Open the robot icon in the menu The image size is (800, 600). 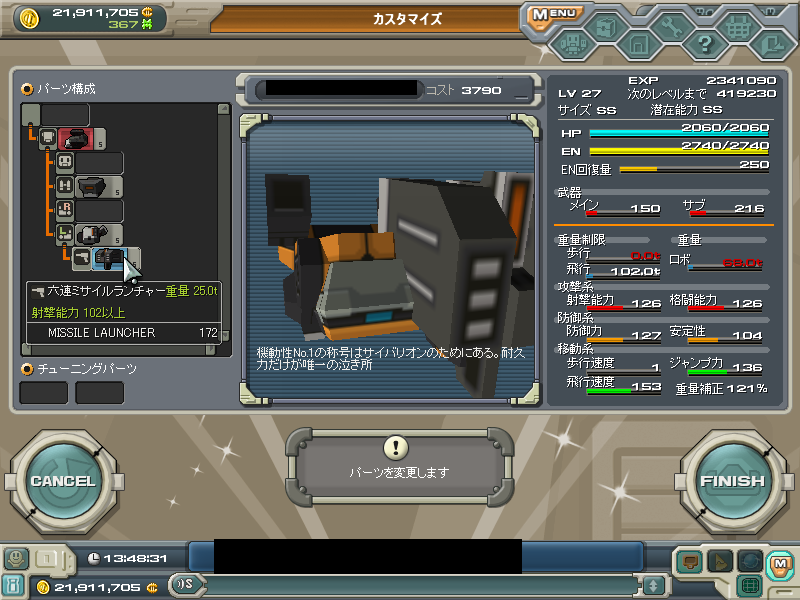tap(572, 43)
